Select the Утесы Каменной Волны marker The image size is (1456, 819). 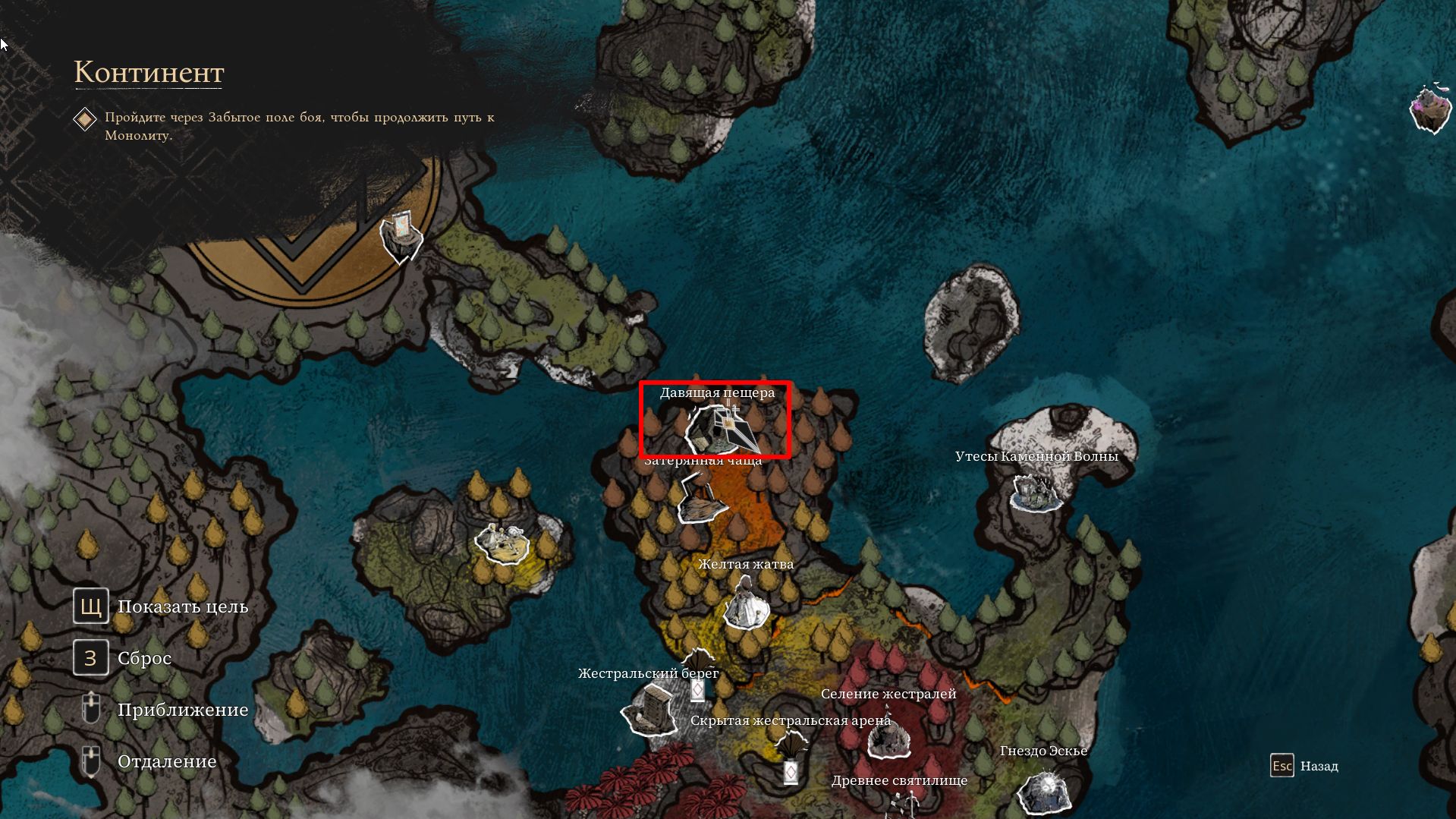click(x=1036, y=493)
